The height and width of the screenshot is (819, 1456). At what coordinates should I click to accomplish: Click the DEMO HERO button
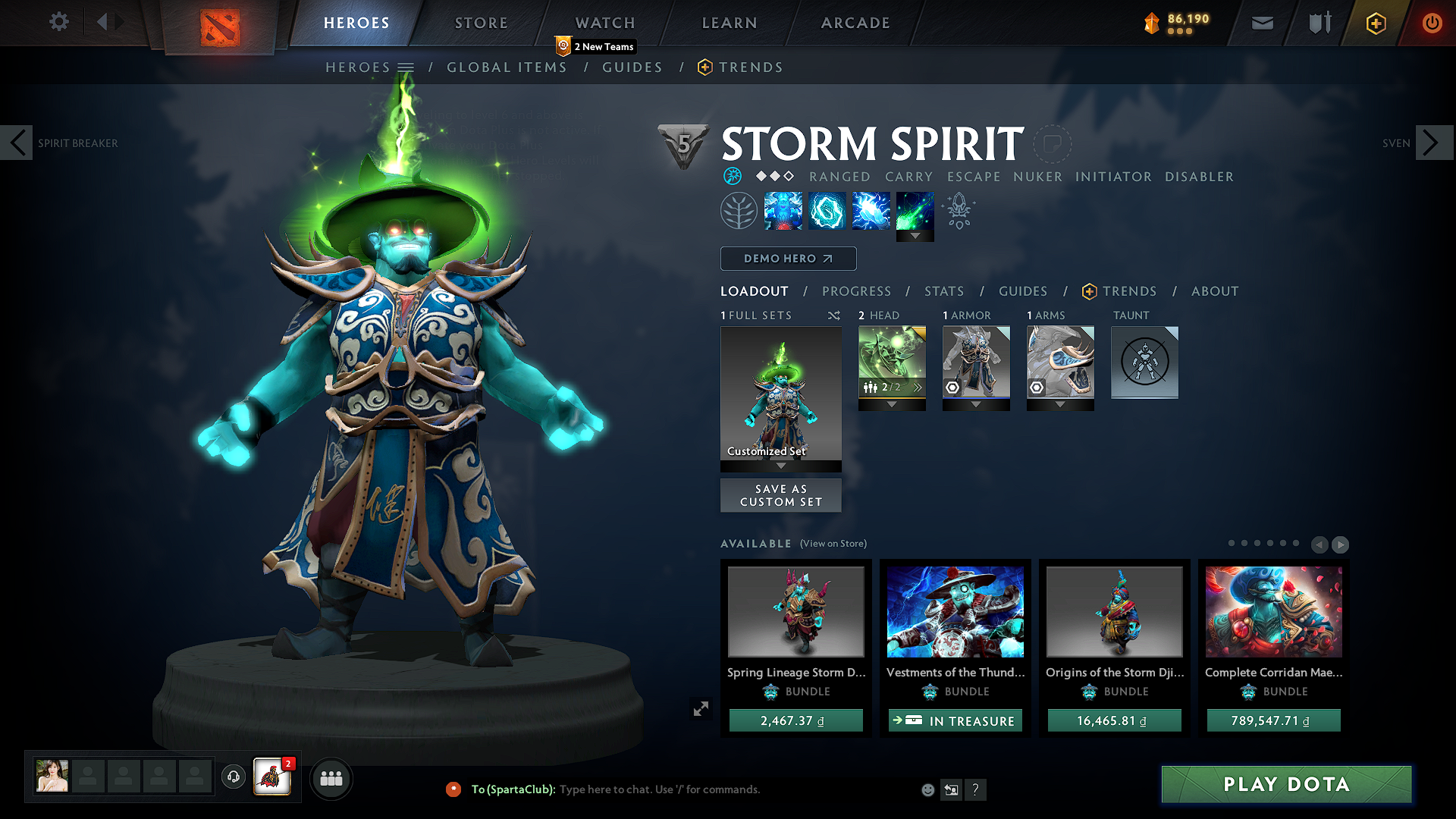(788, 259)
